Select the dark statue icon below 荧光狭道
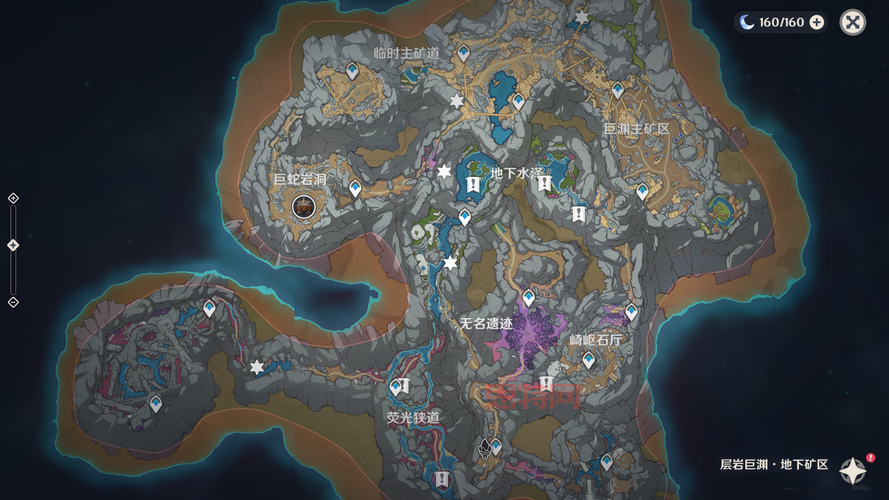This screenshot has height=500, width=889. click(x=486, y=447)
